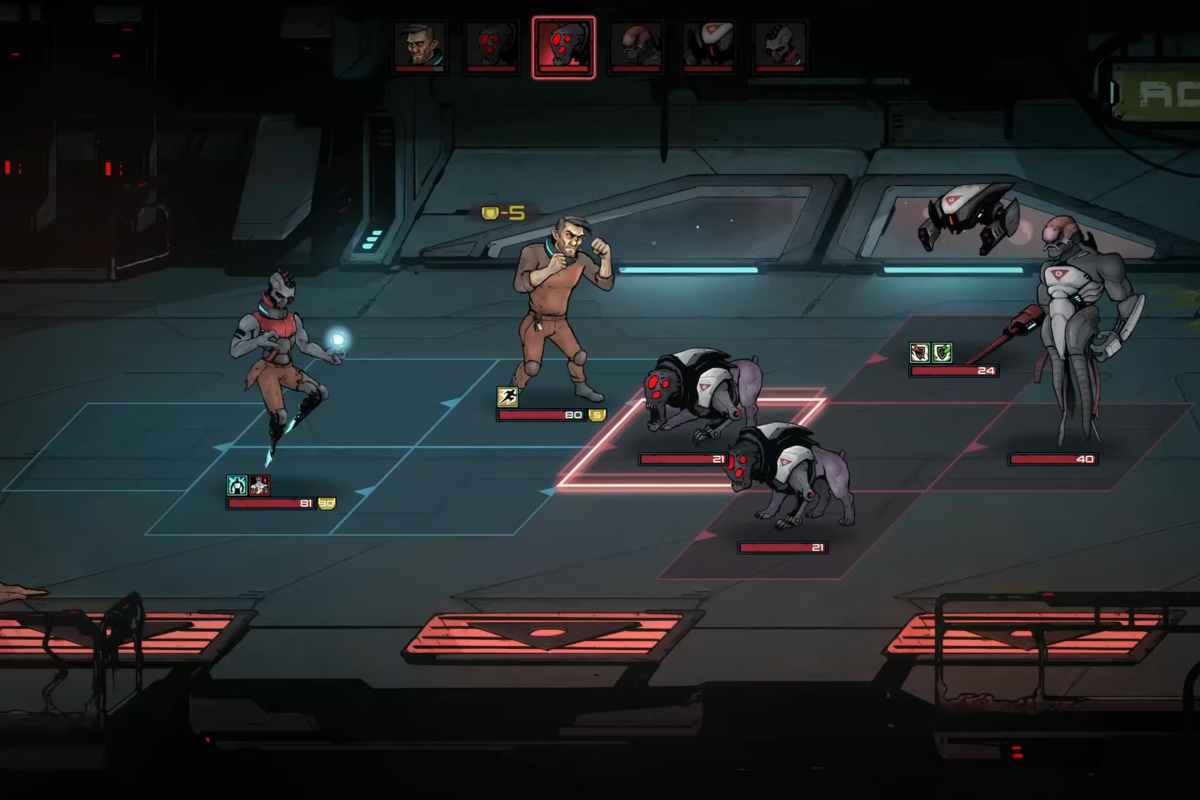The height and width of the screenshot is (800, 1200).
Task: Check the dark red status icon beside the drone
Action: click(x=920, y=352)
